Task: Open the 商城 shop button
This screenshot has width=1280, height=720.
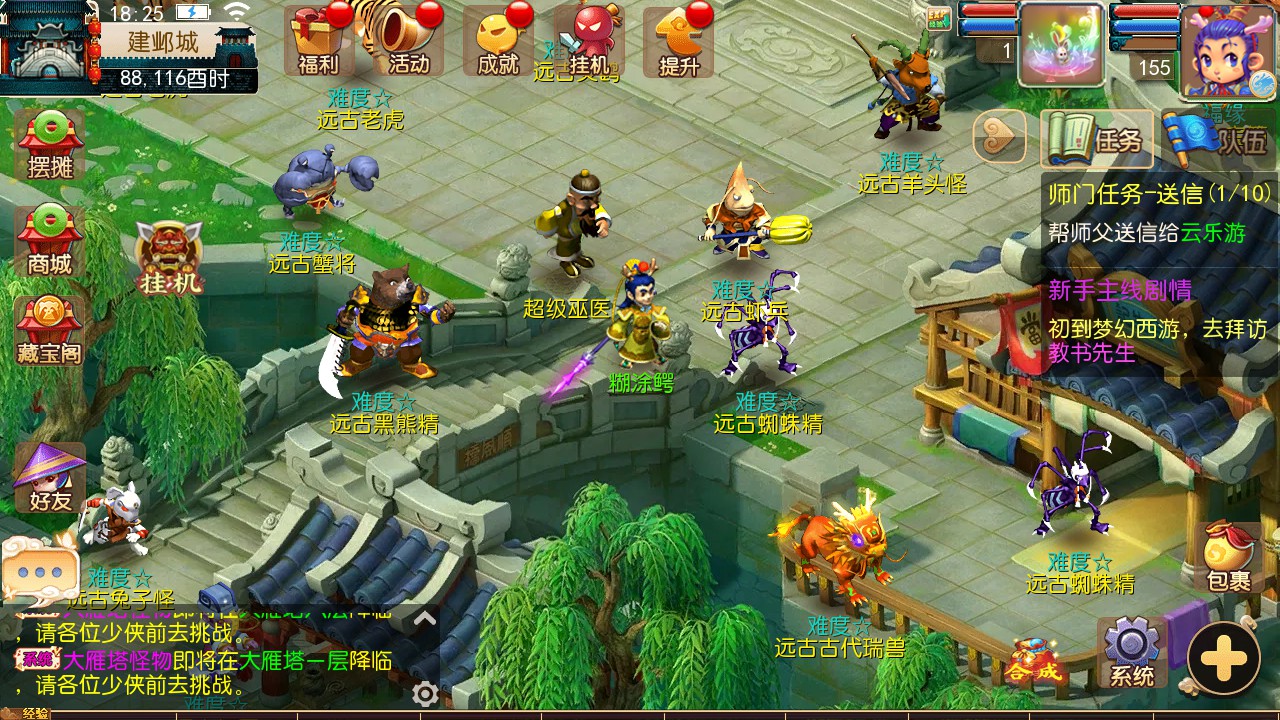Action: [50, 240]
